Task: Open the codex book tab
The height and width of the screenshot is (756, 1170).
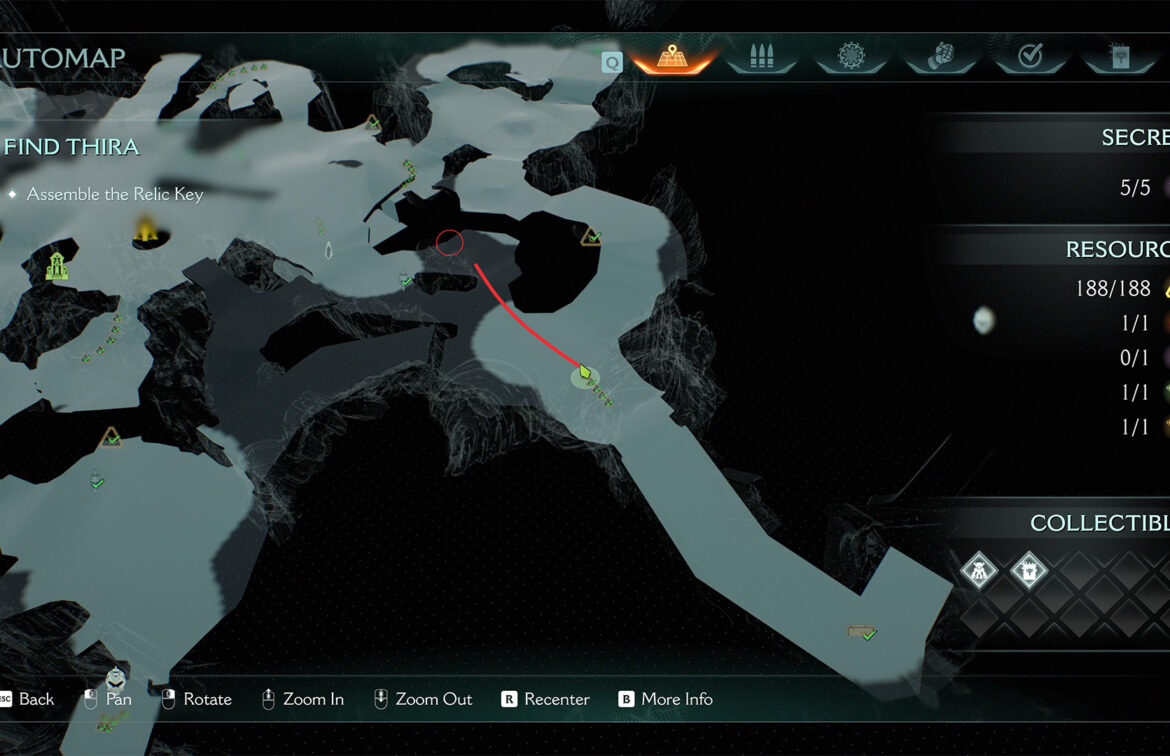Action: pos(1119,57)
